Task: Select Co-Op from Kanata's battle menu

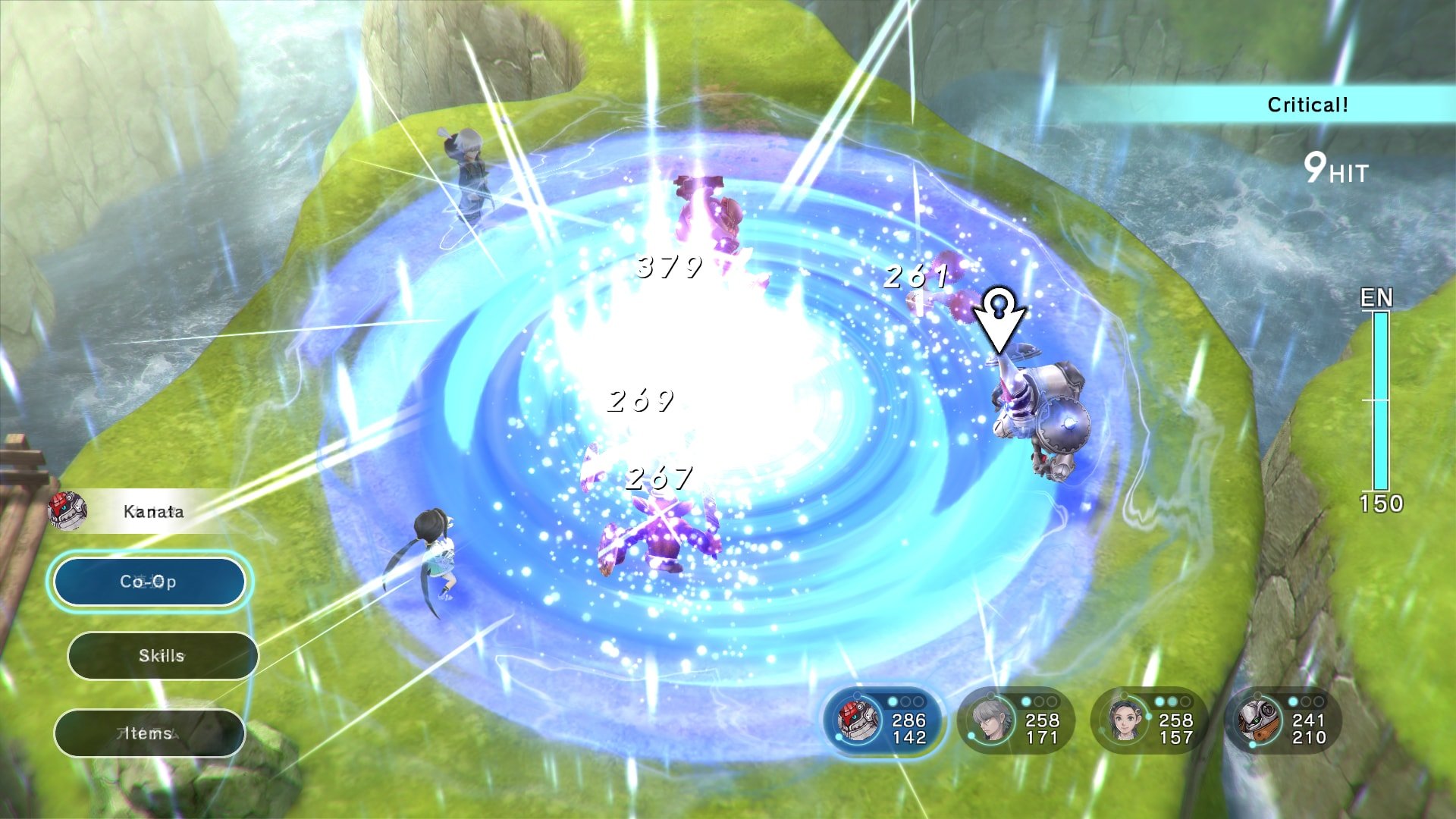Action: click(x=149, y=582)
